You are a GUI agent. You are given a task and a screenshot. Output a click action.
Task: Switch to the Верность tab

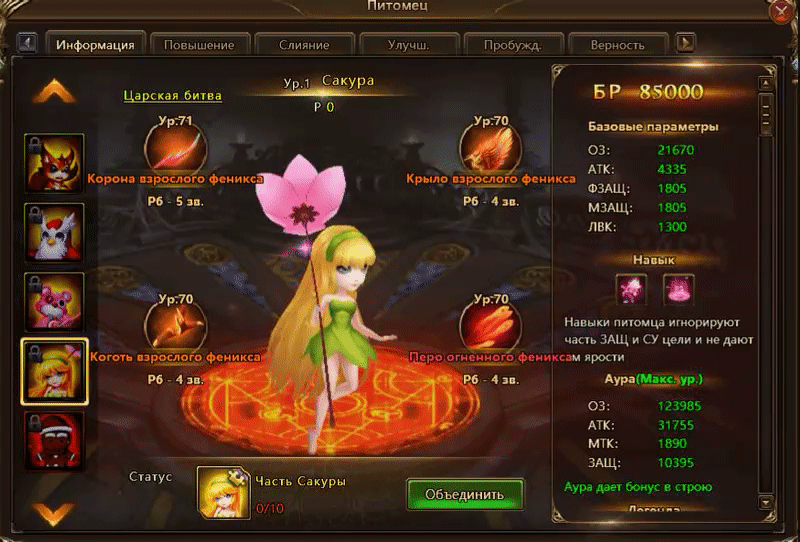click(x=617, y=45)
